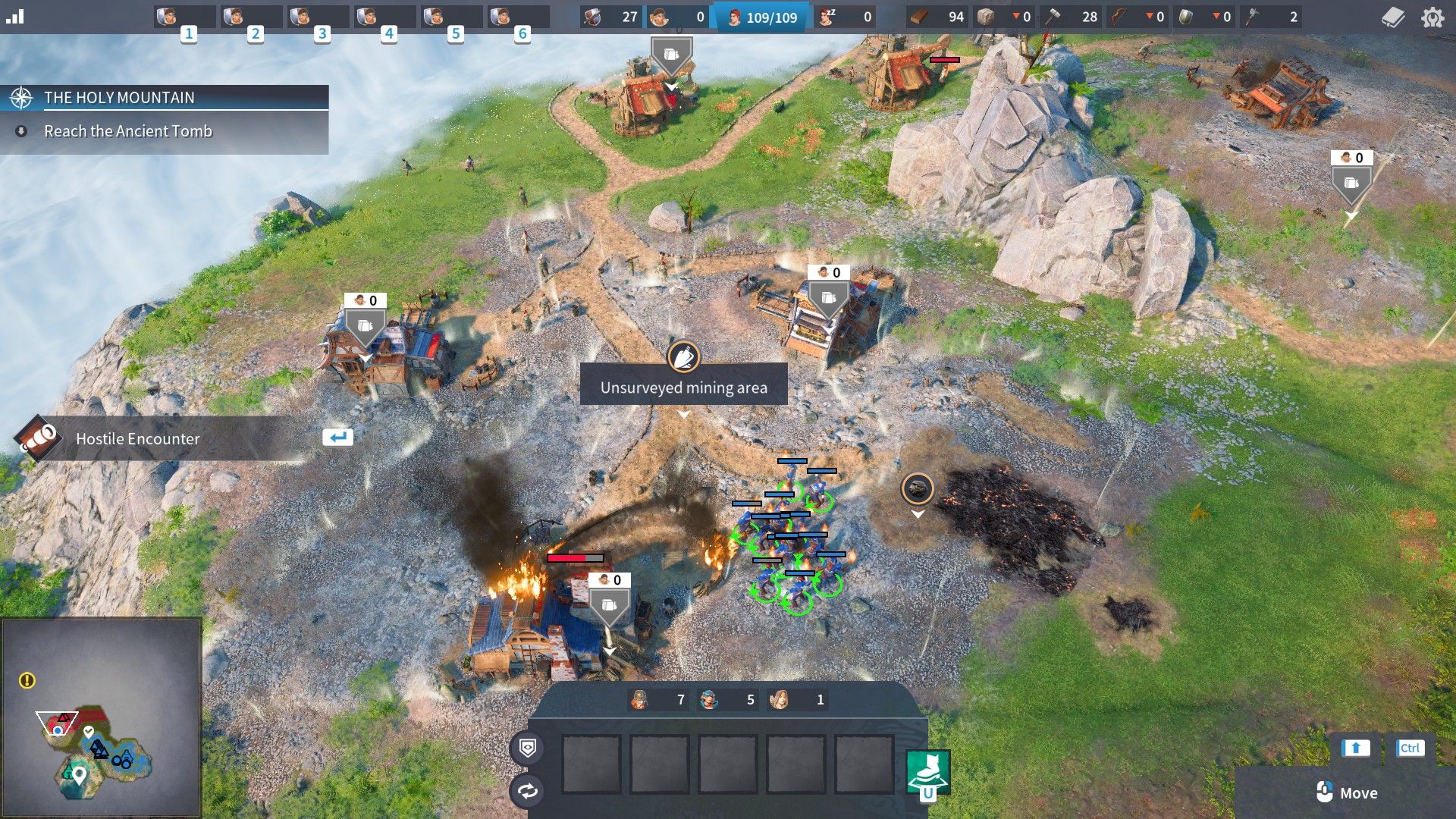This screenshot has width=1456, height=819.
Task: Select the seven helmeted soldiers unit group
Action: [658, 699]
